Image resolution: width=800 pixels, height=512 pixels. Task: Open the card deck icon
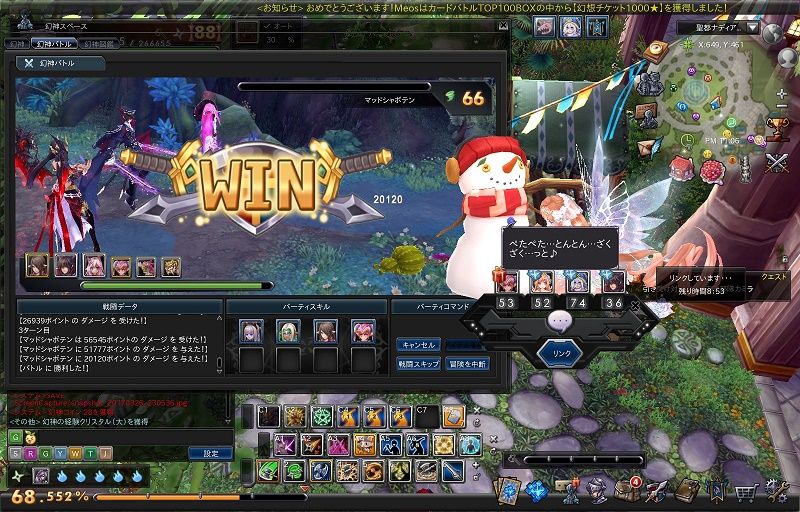(508, 490)
